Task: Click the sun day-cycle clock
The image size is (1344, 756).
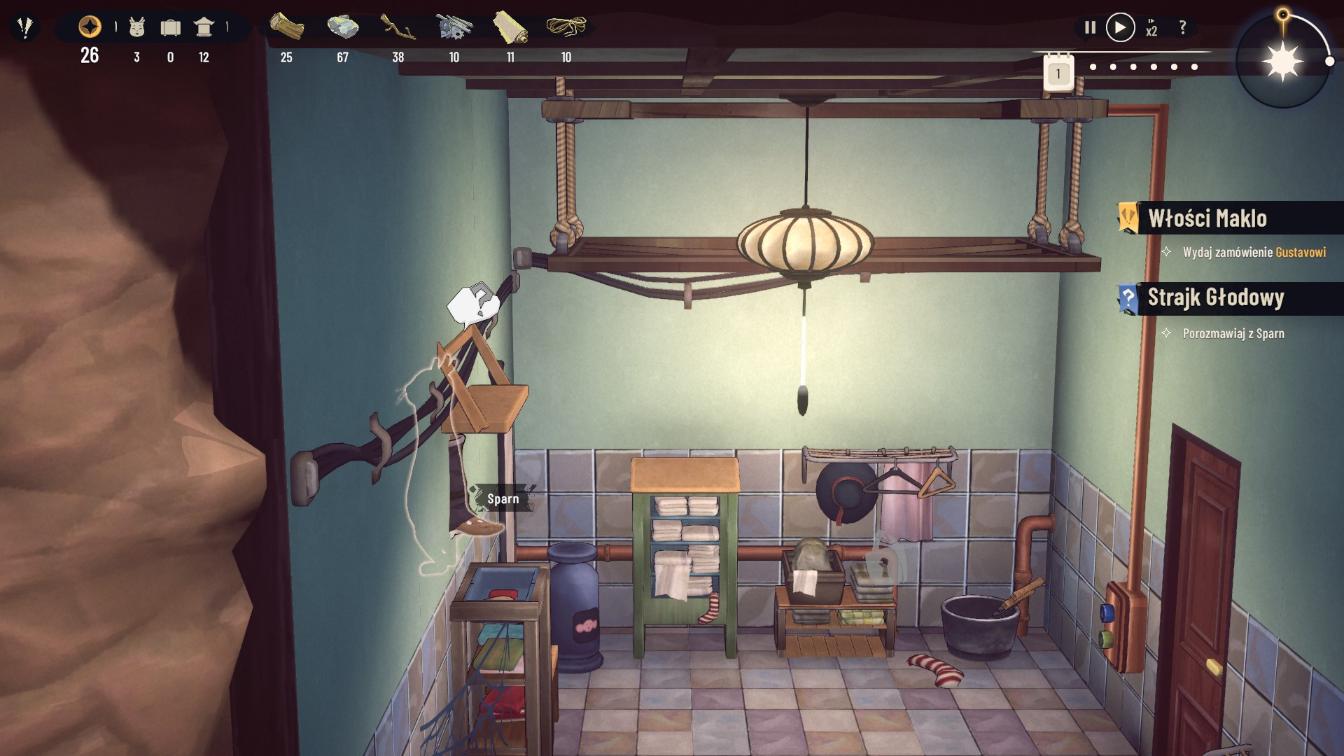Action: 1283,62
